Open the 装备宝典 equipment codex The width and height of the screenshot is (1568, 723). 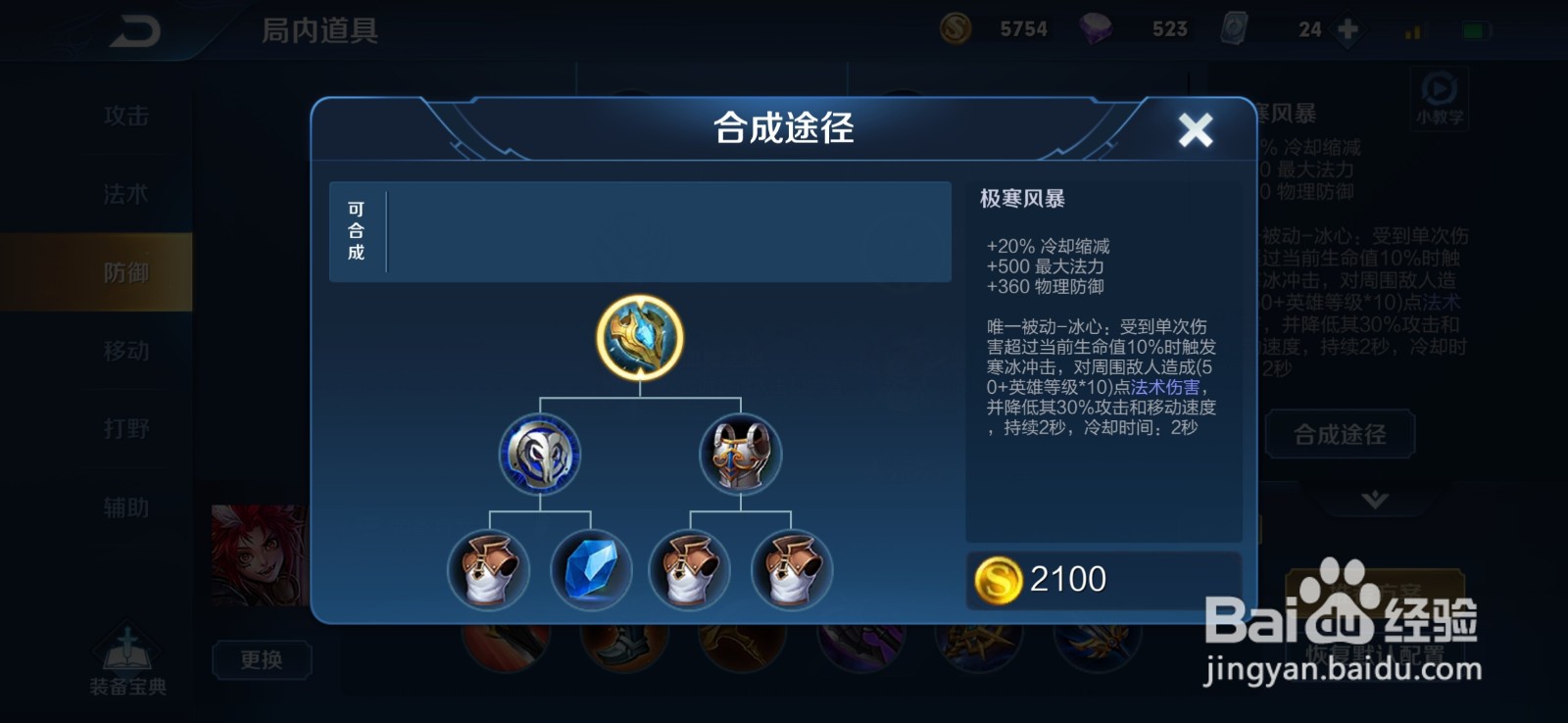(127, 654)
